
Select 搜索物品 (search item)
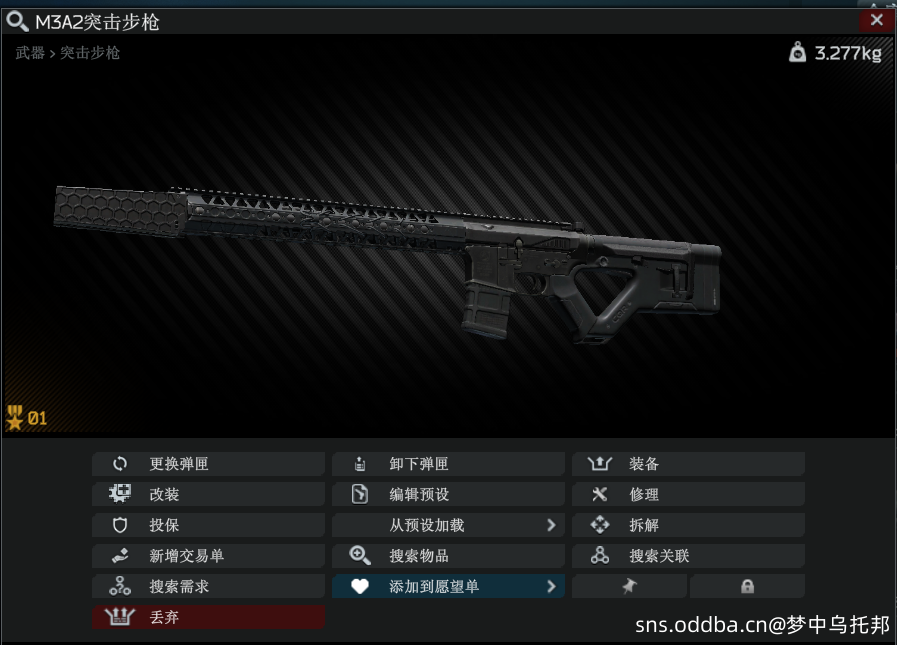click(x=448, y=556)
